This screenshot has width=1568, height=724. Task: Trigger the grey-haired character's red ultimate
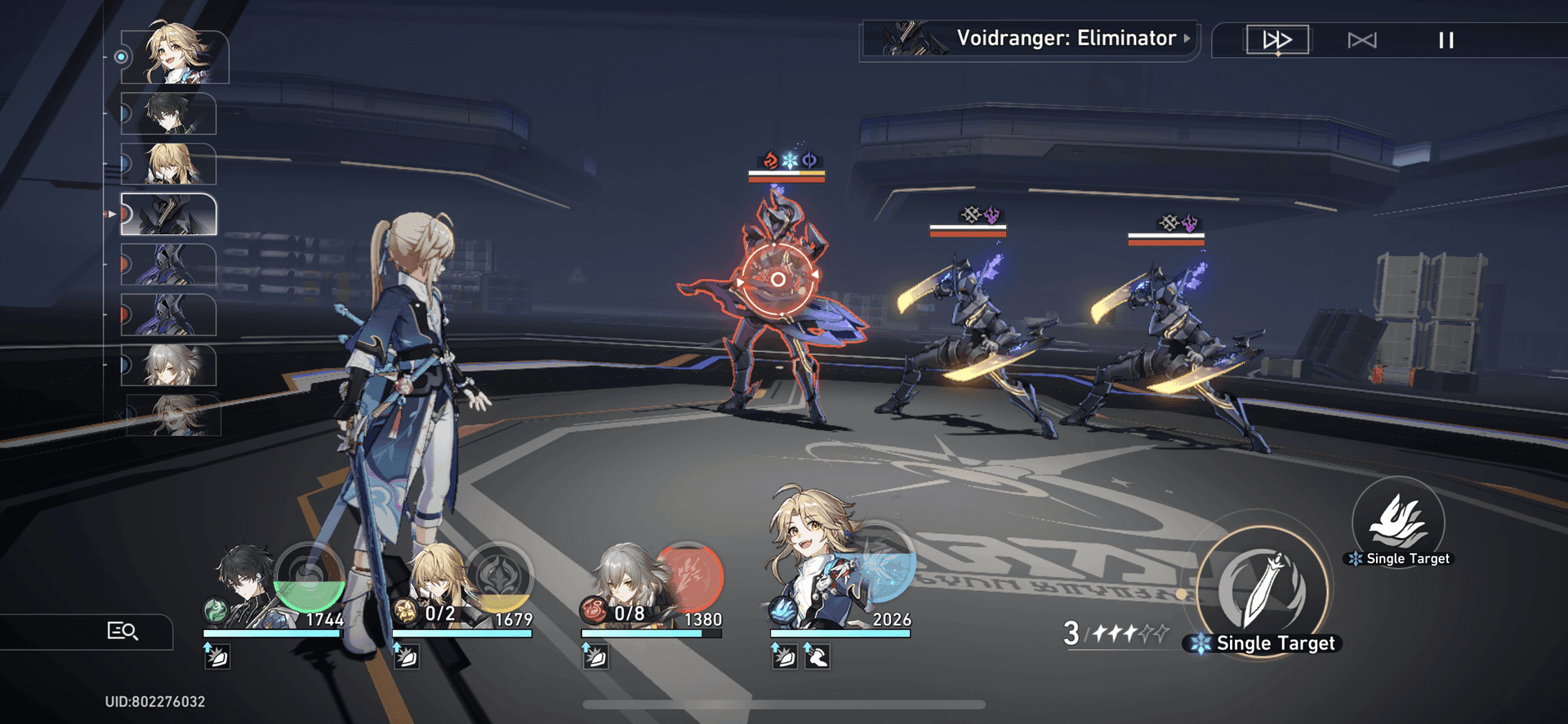(688, 577)
